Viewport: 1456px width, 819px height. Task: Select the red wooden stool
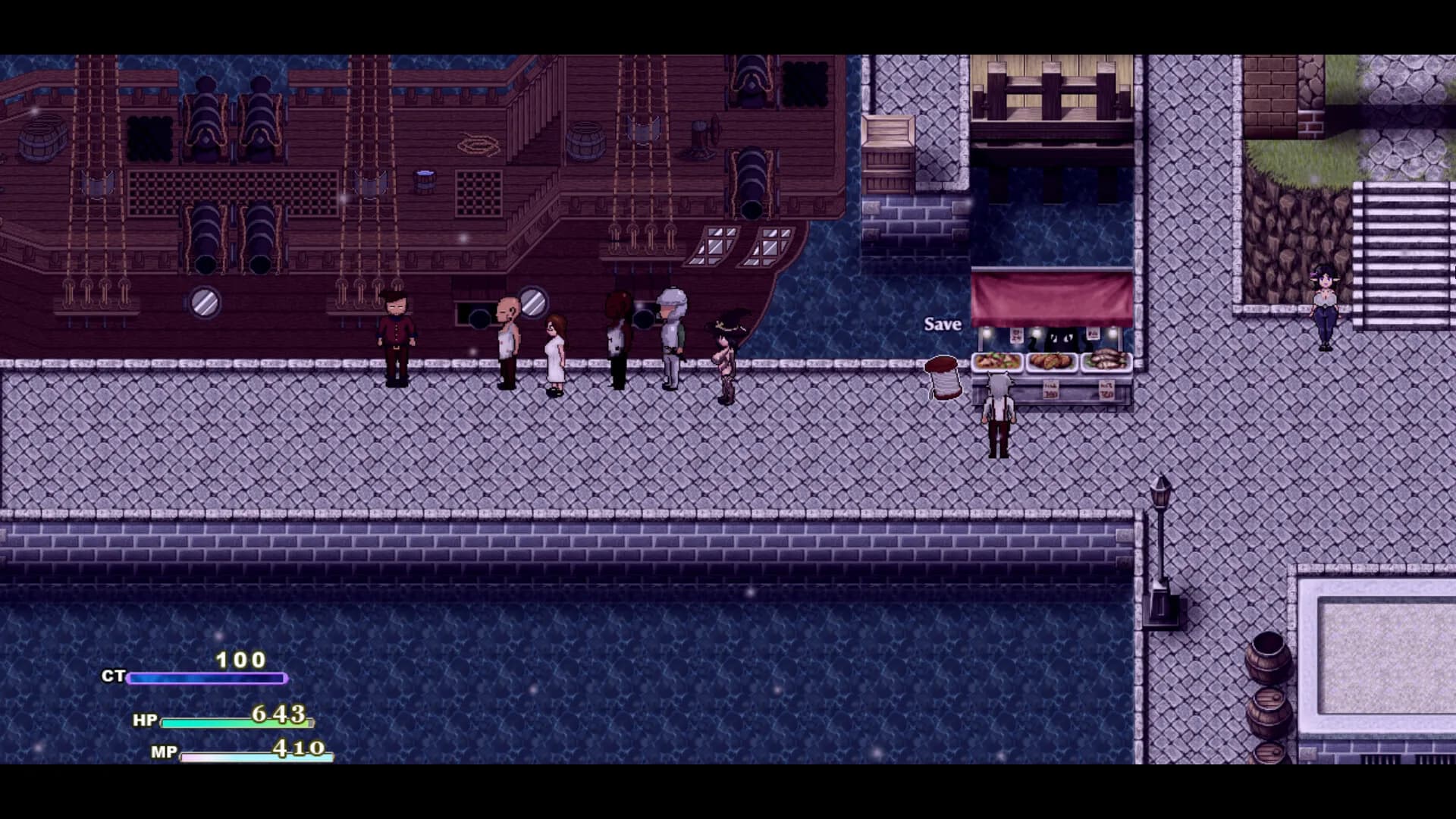click(943, 379)
